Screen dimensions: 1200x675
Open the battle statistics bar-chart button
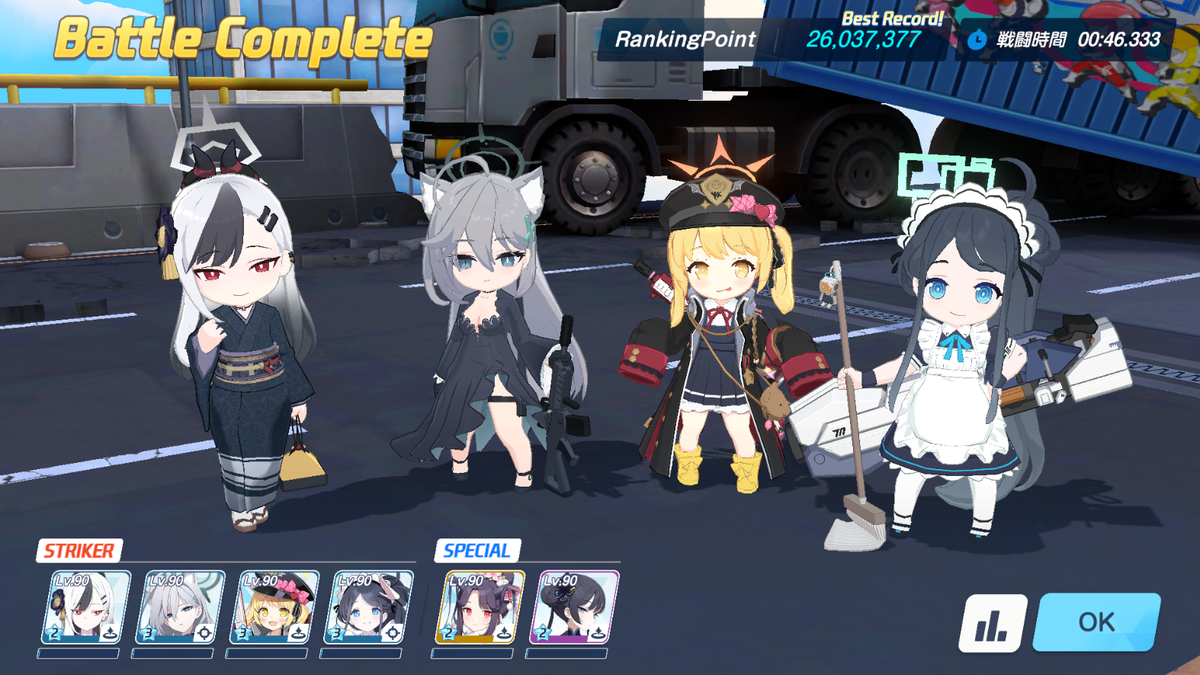[993, 623]
